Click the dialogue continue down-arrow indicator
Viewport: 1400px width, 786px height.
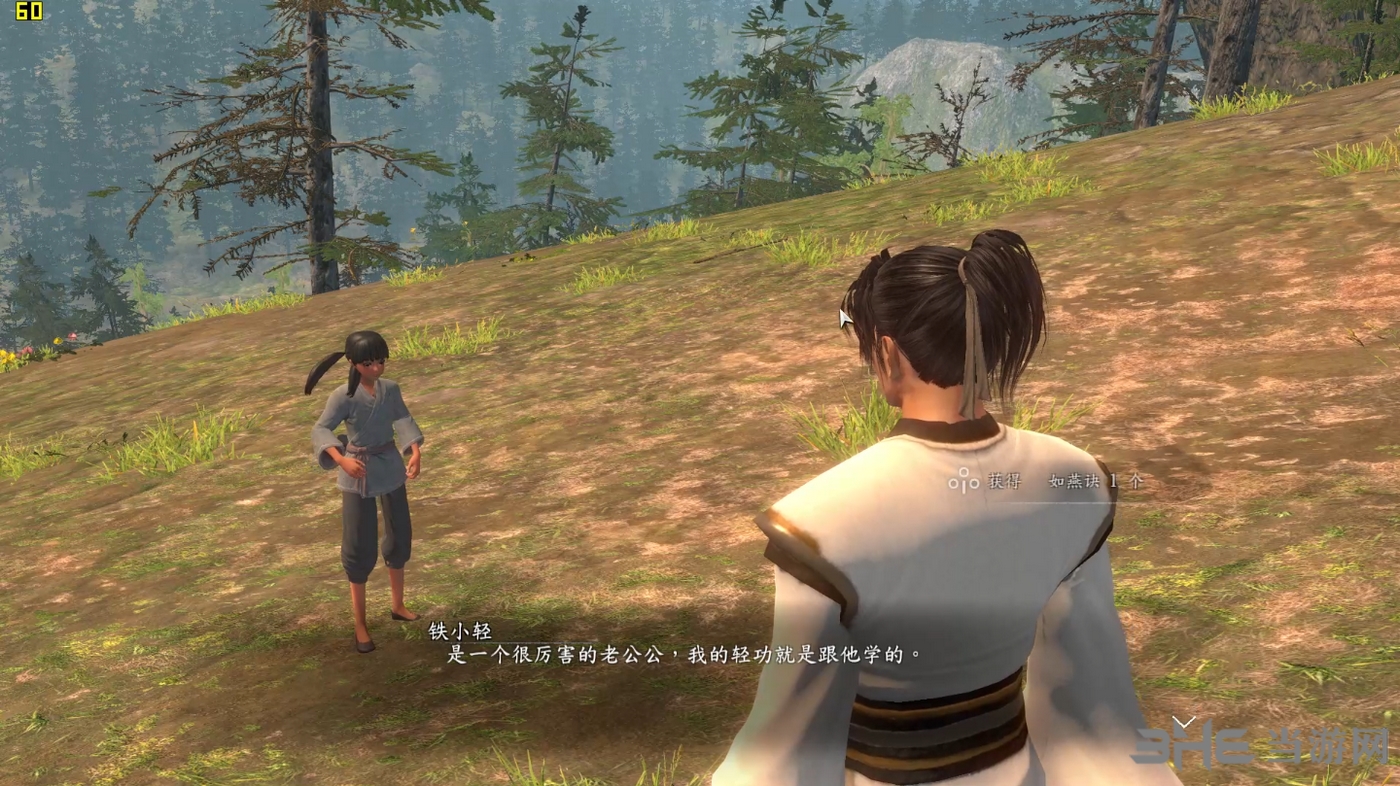point(1184,721)
